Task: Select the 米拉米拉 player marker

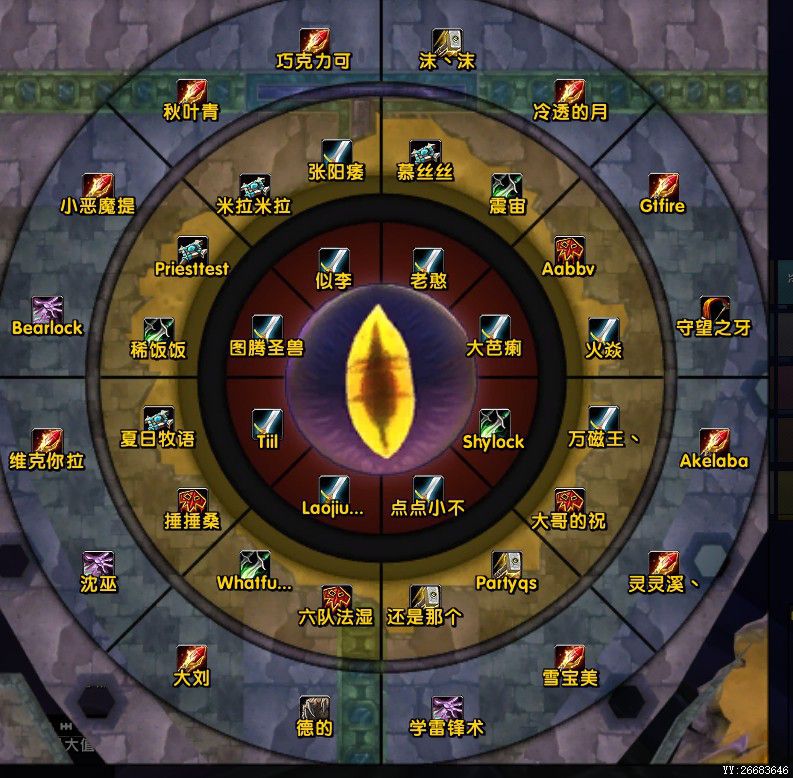Action: 254,188
